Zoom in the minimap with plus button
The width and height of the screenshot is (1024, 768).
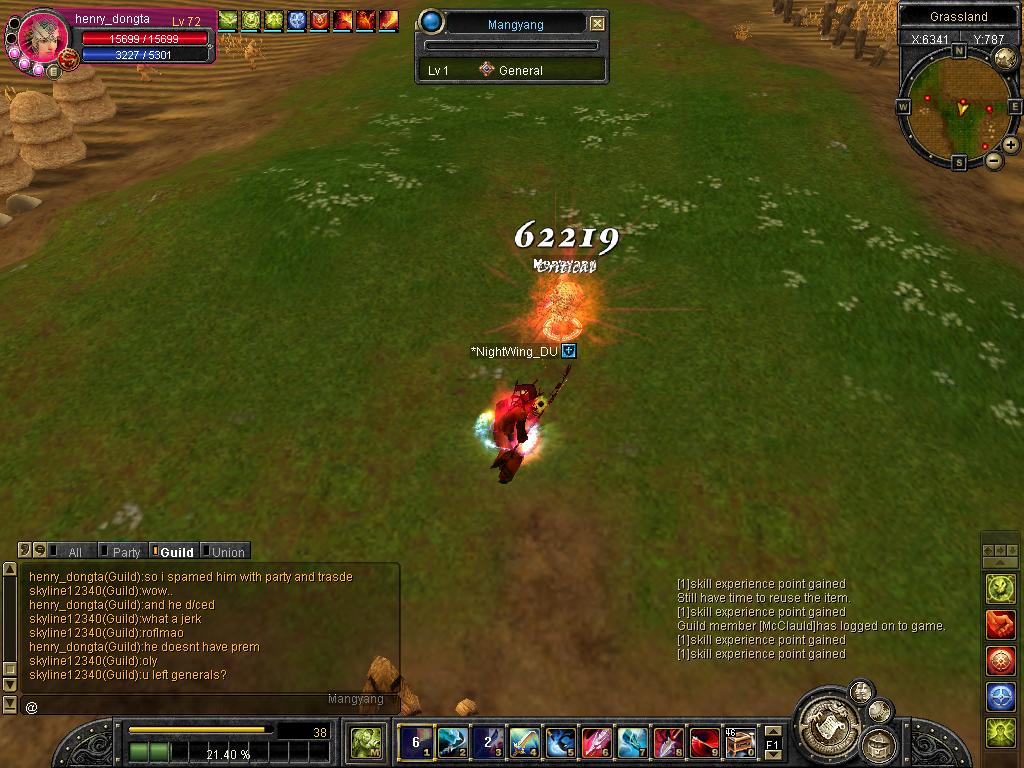1011,145
